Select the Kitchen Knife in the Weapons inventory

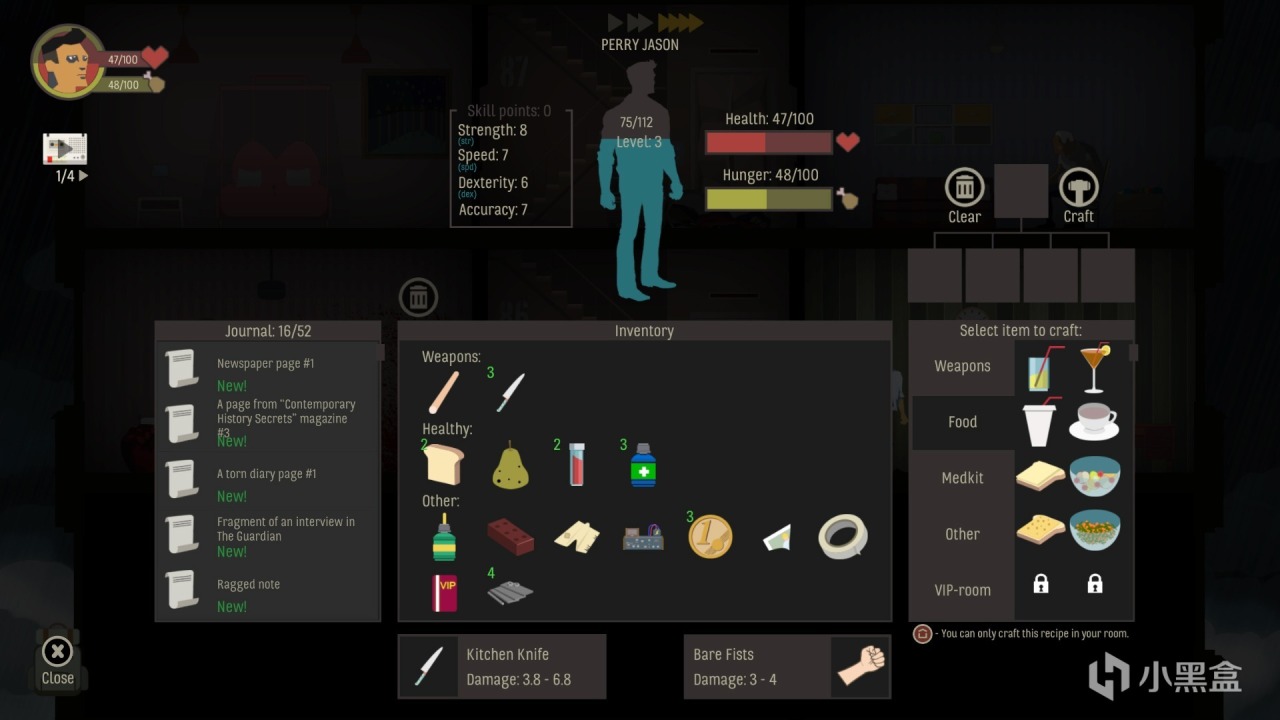(509, 390)
